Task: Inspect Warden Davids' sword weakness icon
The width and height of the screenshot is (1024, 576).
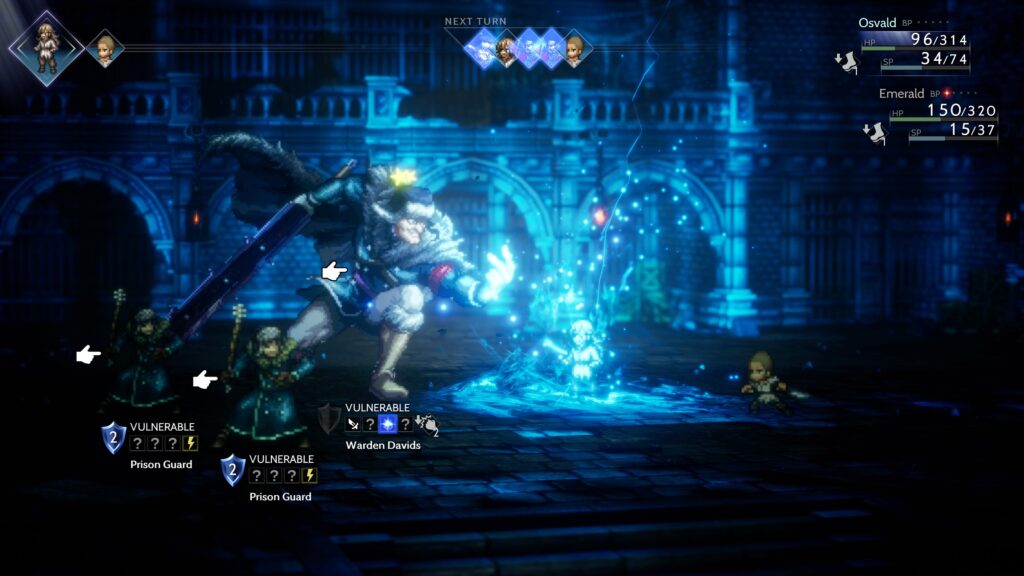Action: [353, 425]
